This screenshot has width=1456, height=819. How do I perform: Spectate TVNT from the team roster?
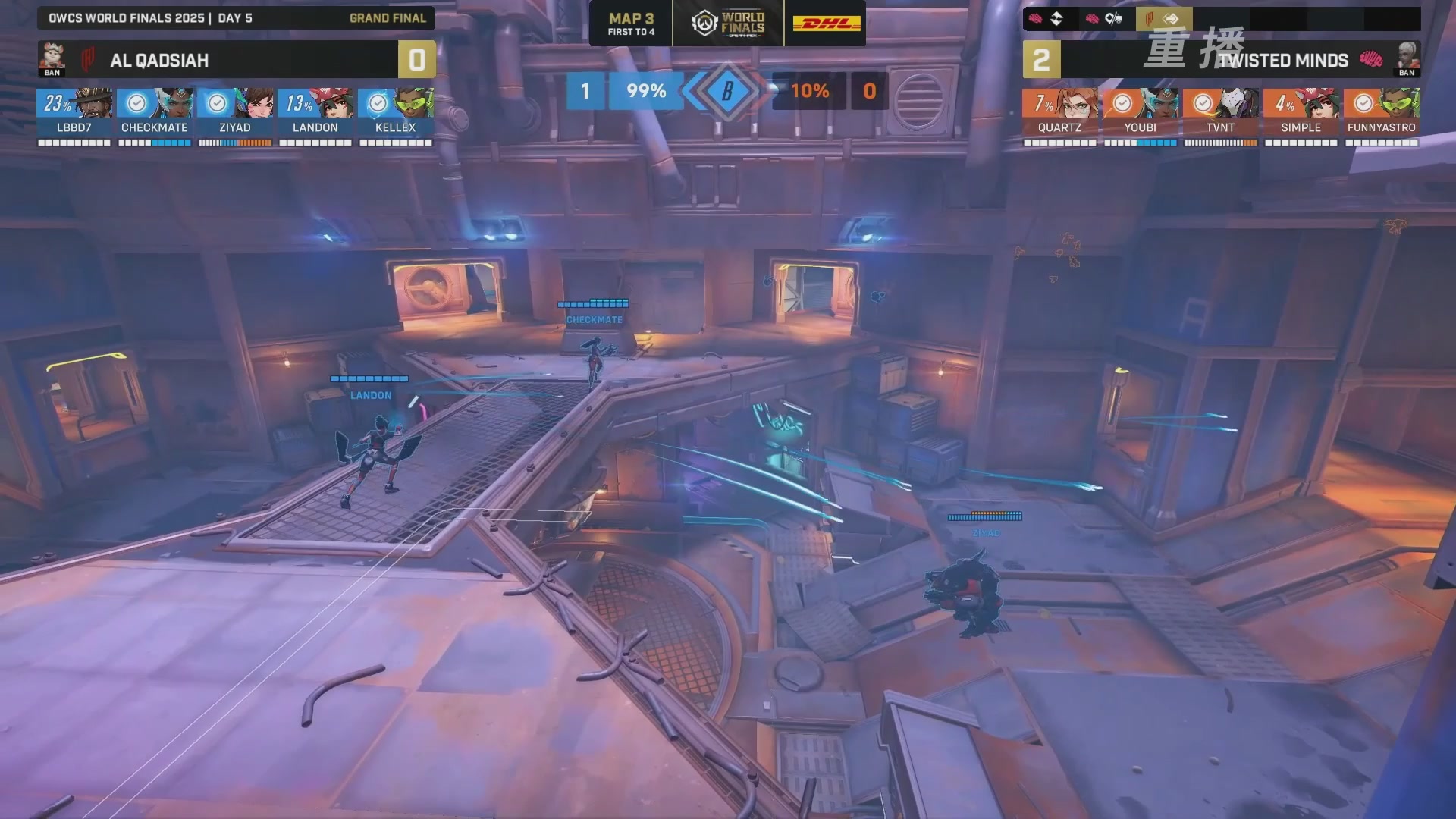point(1220,112)
